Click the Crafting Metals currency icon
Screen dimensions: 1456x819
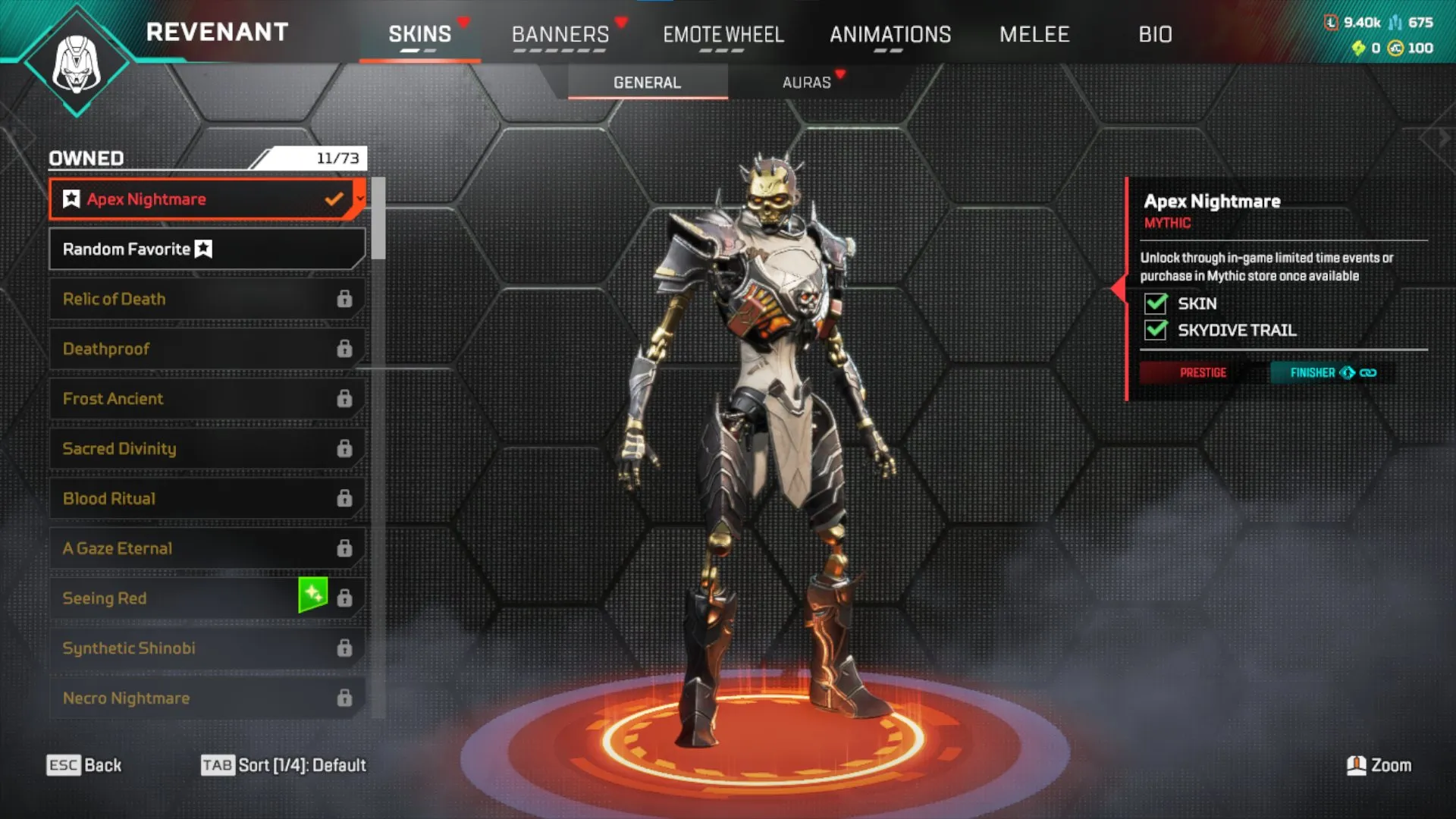(x=1394, y=21)
